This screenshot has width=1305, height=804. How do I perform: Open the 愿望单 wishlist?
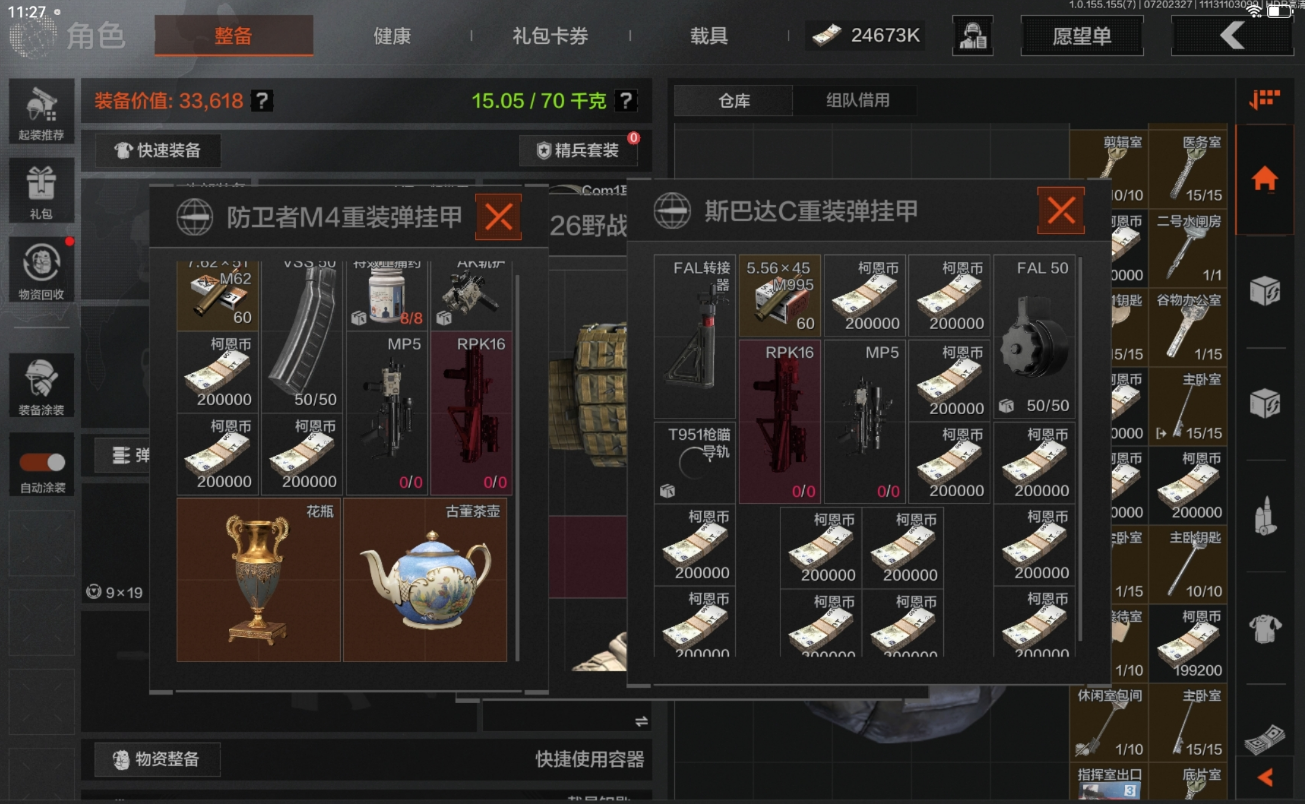click(x=1082, y=33)
